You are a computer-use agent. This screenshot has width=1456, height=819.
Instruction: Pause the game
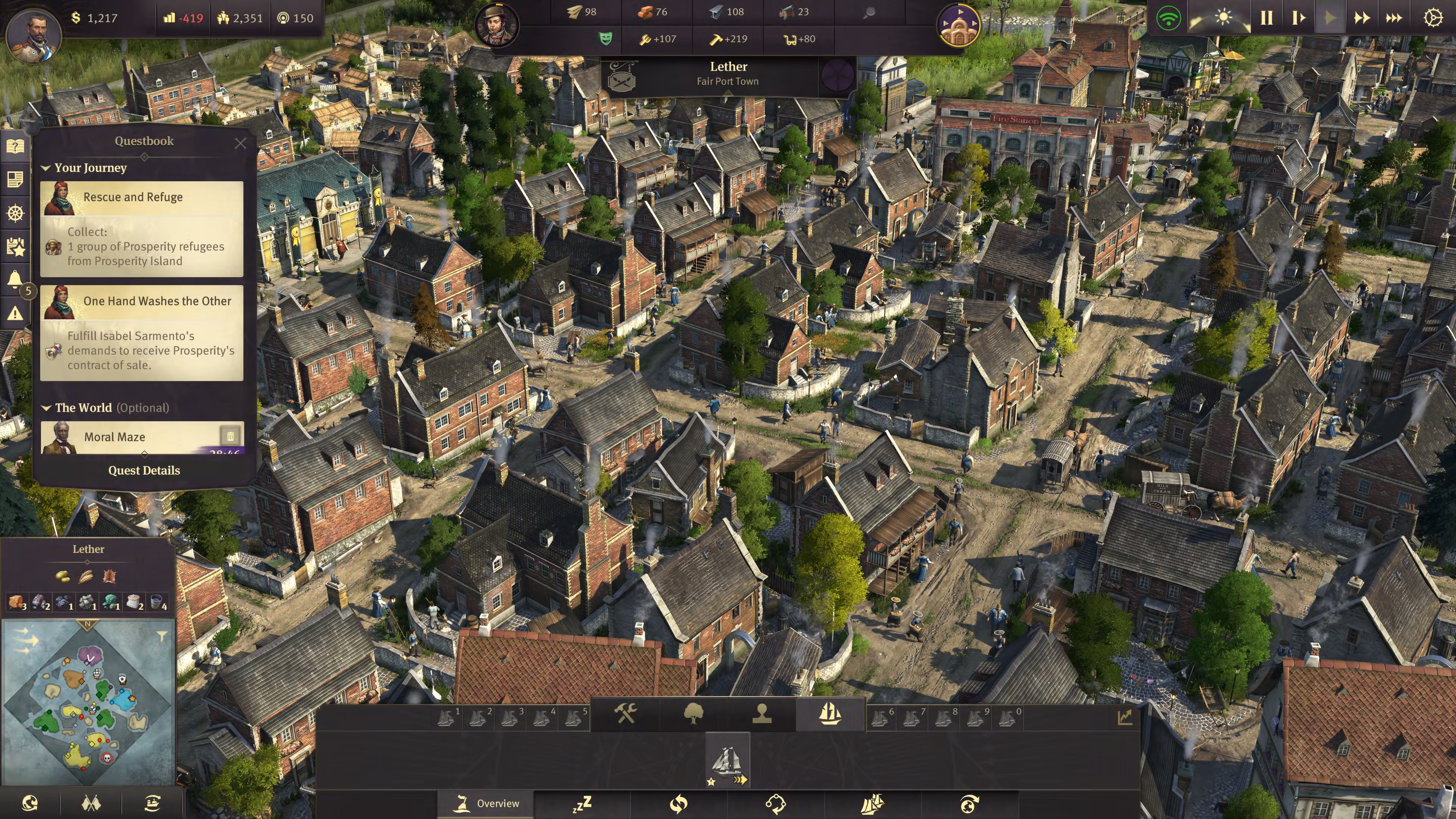pyautogui.click(x=1267, y=18)
